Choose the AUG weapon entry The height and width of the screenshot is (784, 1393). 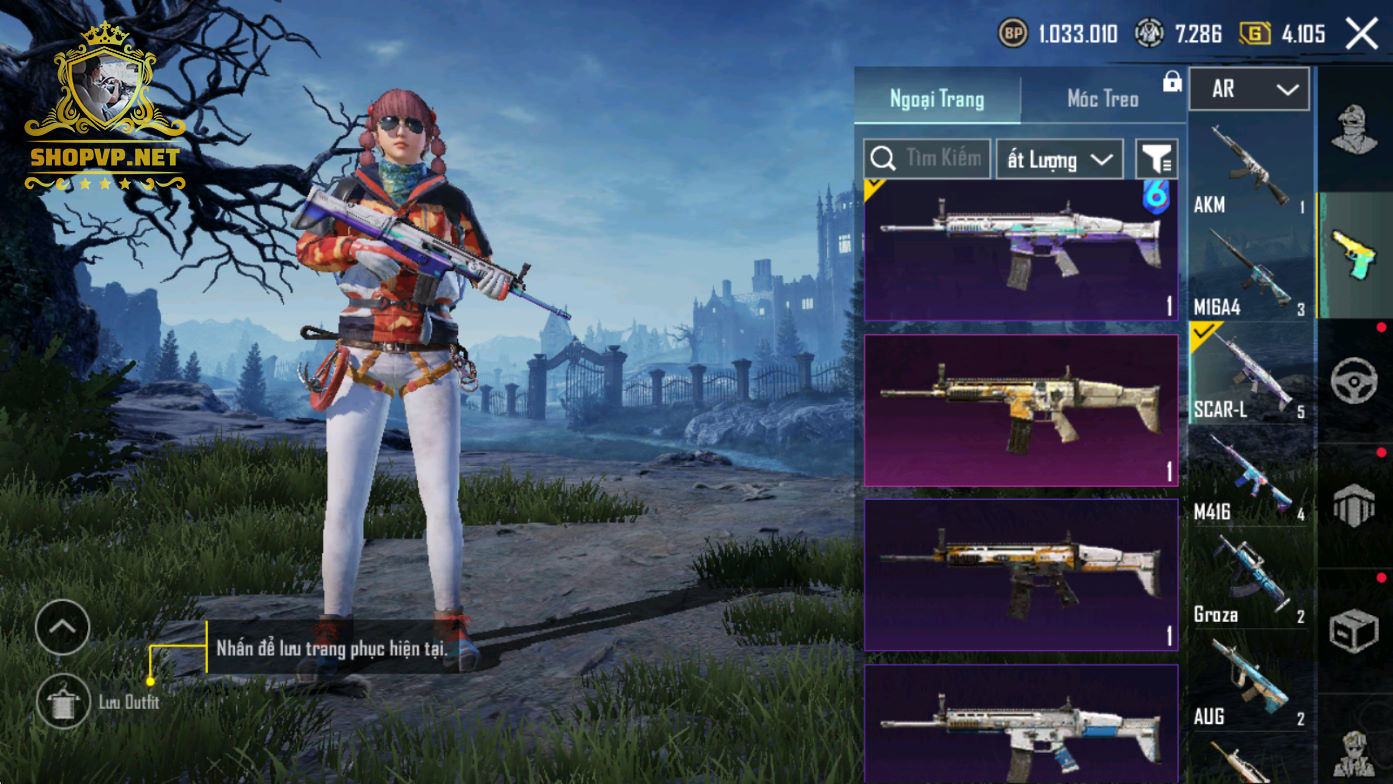(1250, 680)
